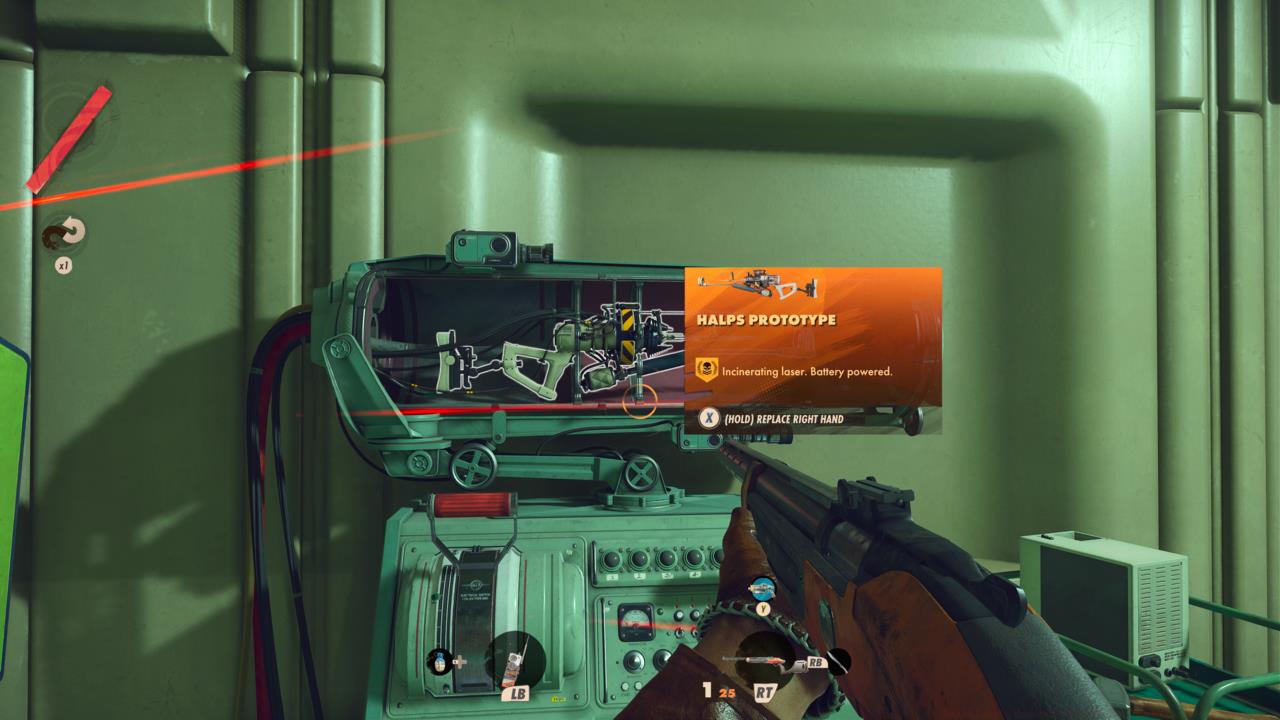Click the gadget icon above the Y button
The height and width of the screenshot is (720, 1280).
pyautogui.click(x=763, y=590)
